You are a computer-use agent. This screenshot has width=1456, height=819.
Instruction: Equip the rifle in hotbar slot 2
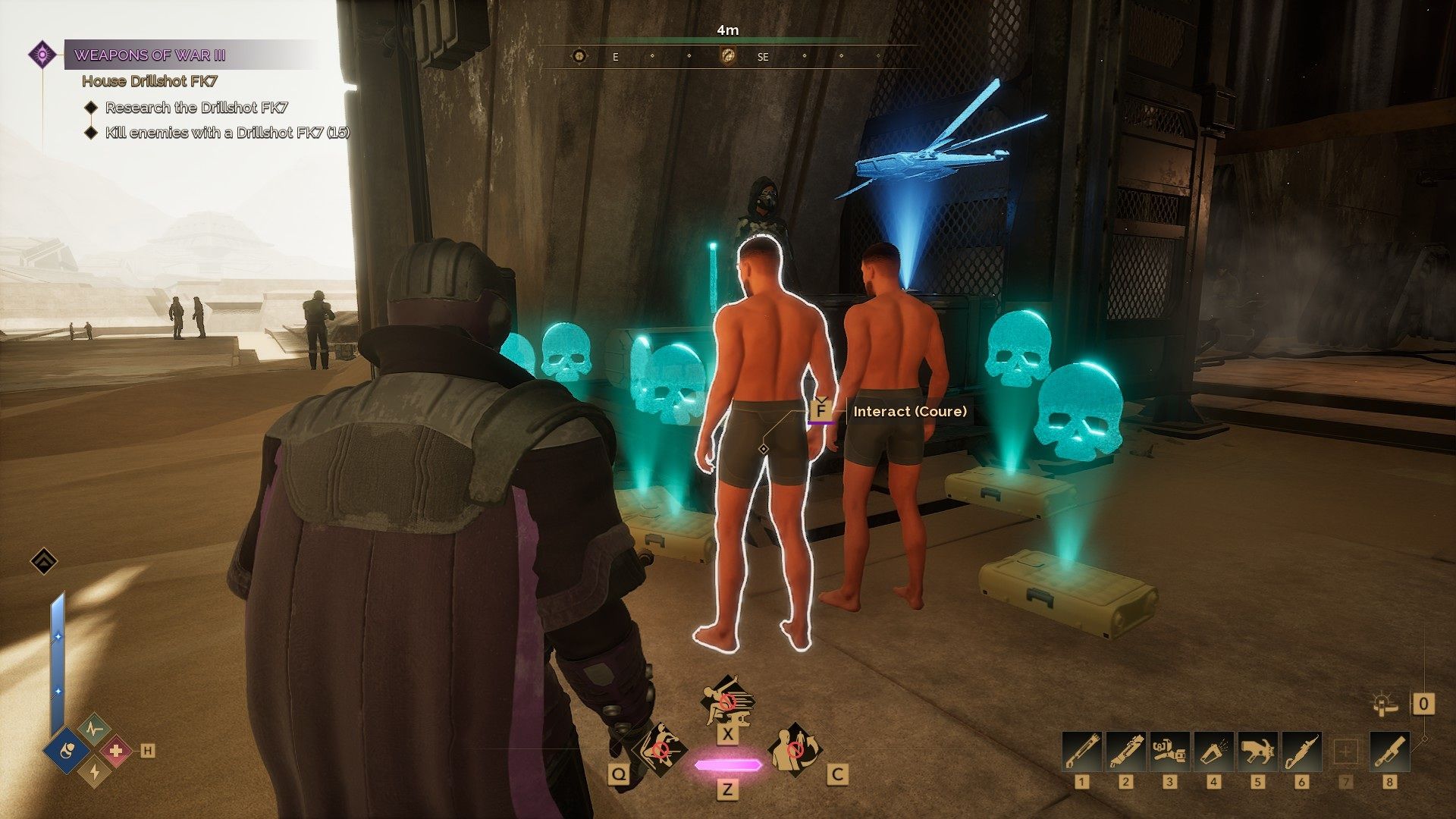coord(1125,752)
